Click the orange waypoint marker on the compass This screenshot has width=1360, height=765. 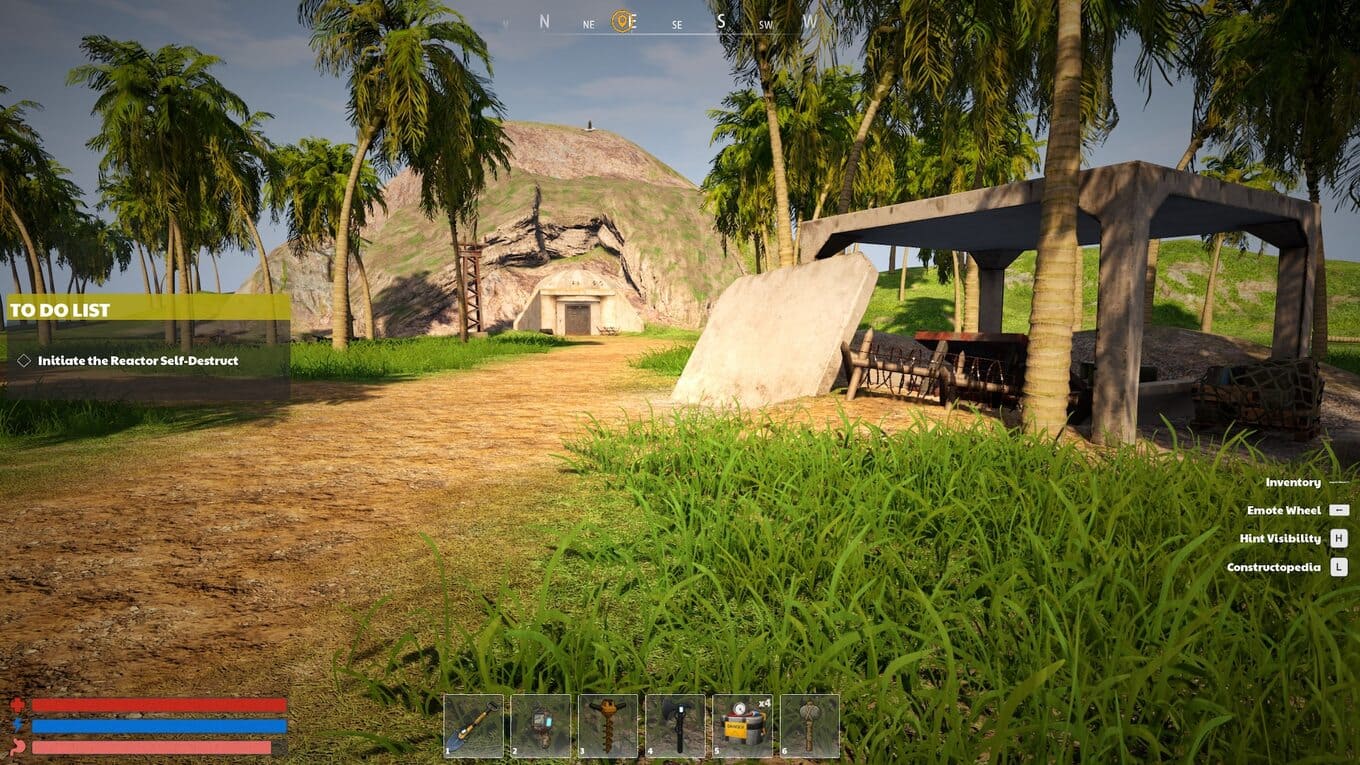[623, 21]
